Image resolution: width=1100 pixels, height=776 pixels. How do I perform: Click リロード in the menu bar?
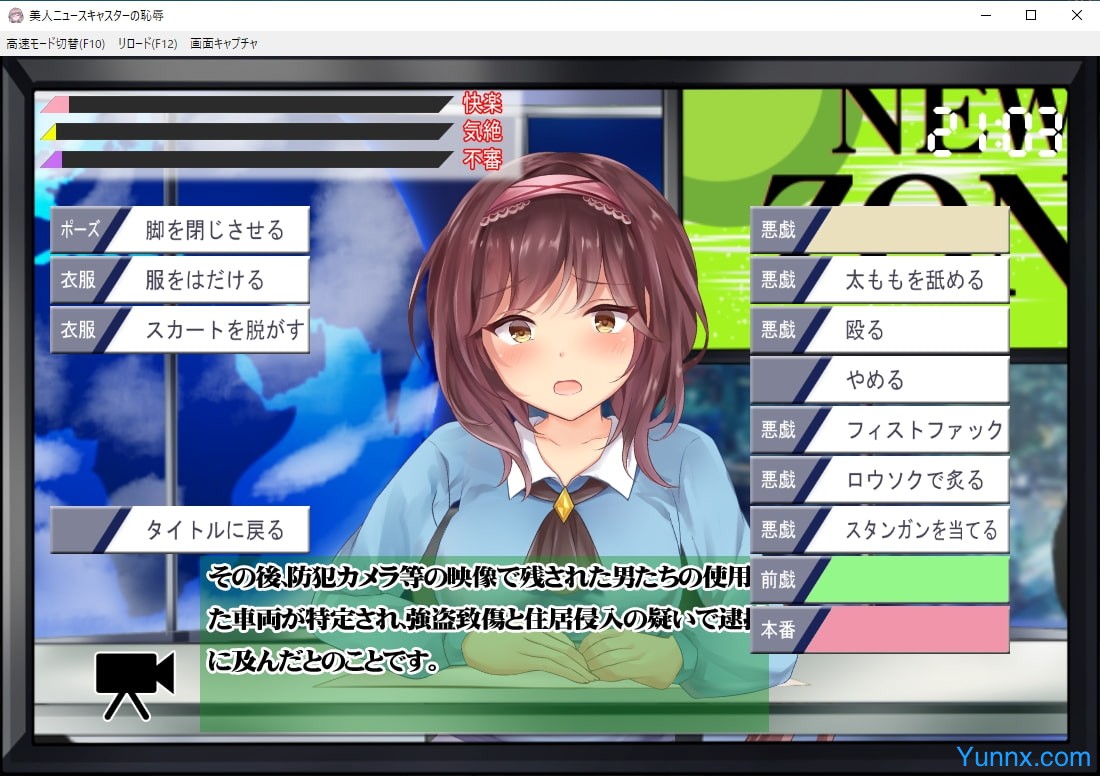pyautogui.click(x=147, y=44)
